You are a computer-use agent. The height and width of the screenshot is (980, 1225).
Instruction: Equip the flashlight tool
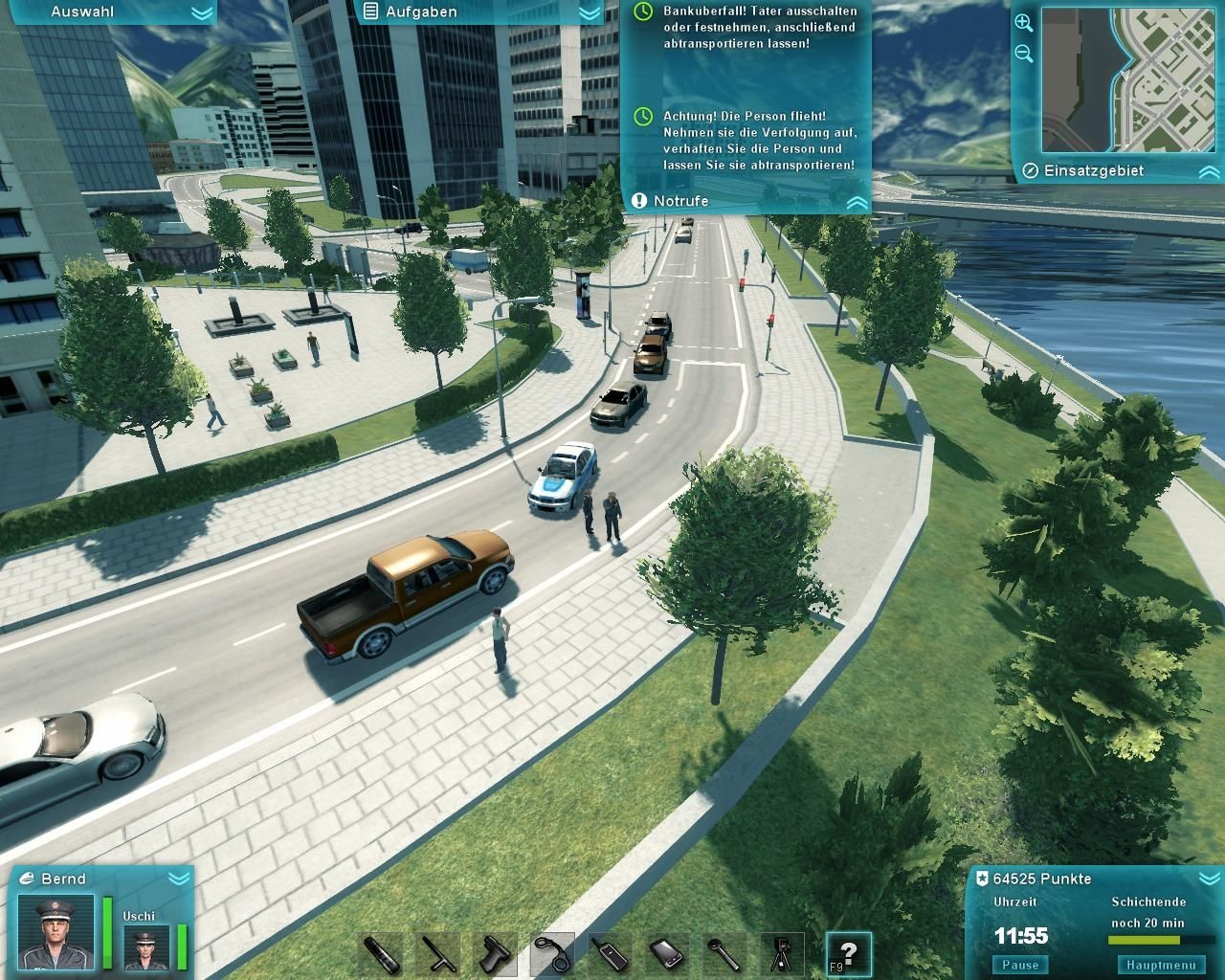(x=380, y=954)
